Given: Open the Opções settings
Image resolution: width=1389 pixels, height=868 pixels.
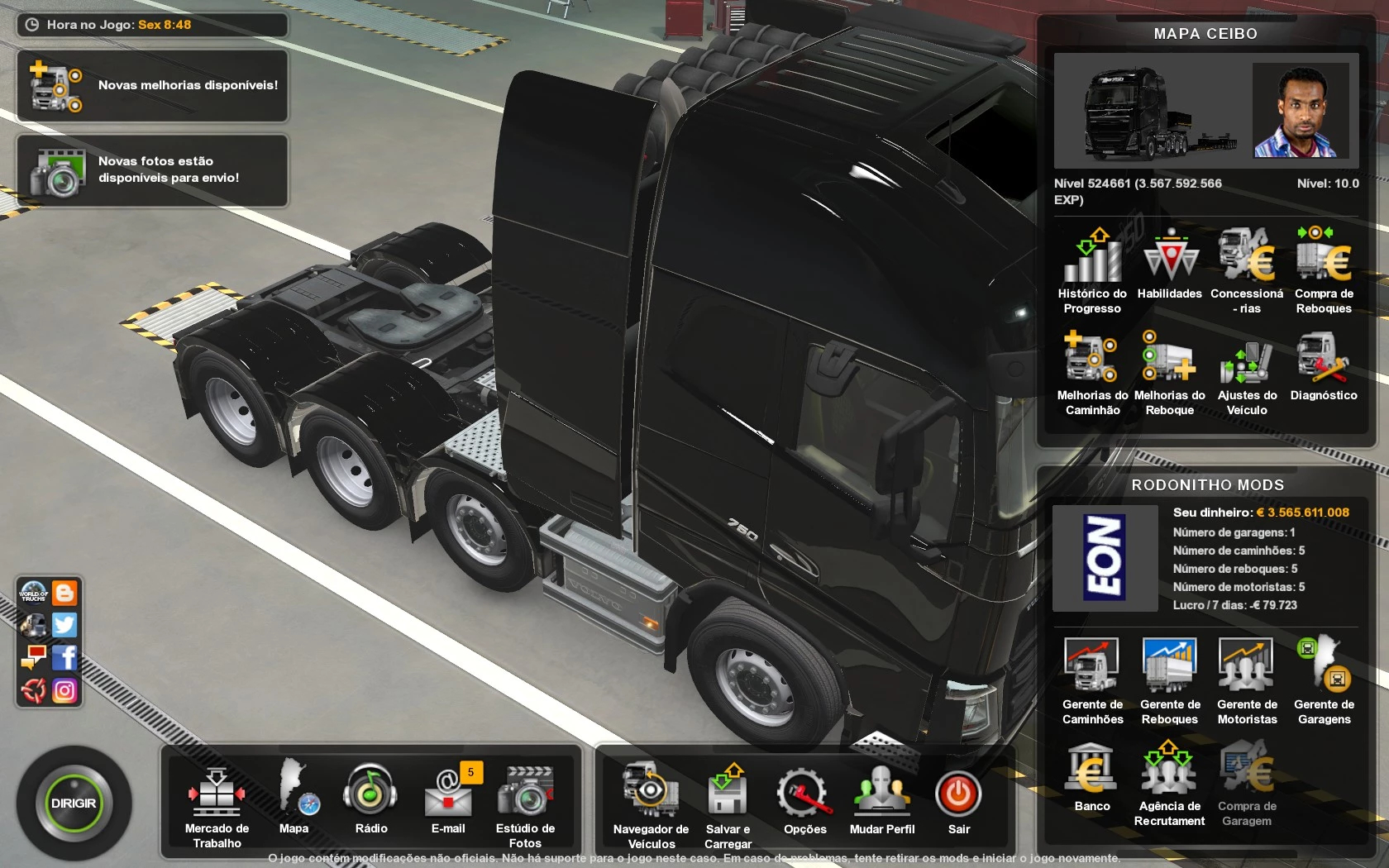Looking at the screenshot, I should point(804,798).
